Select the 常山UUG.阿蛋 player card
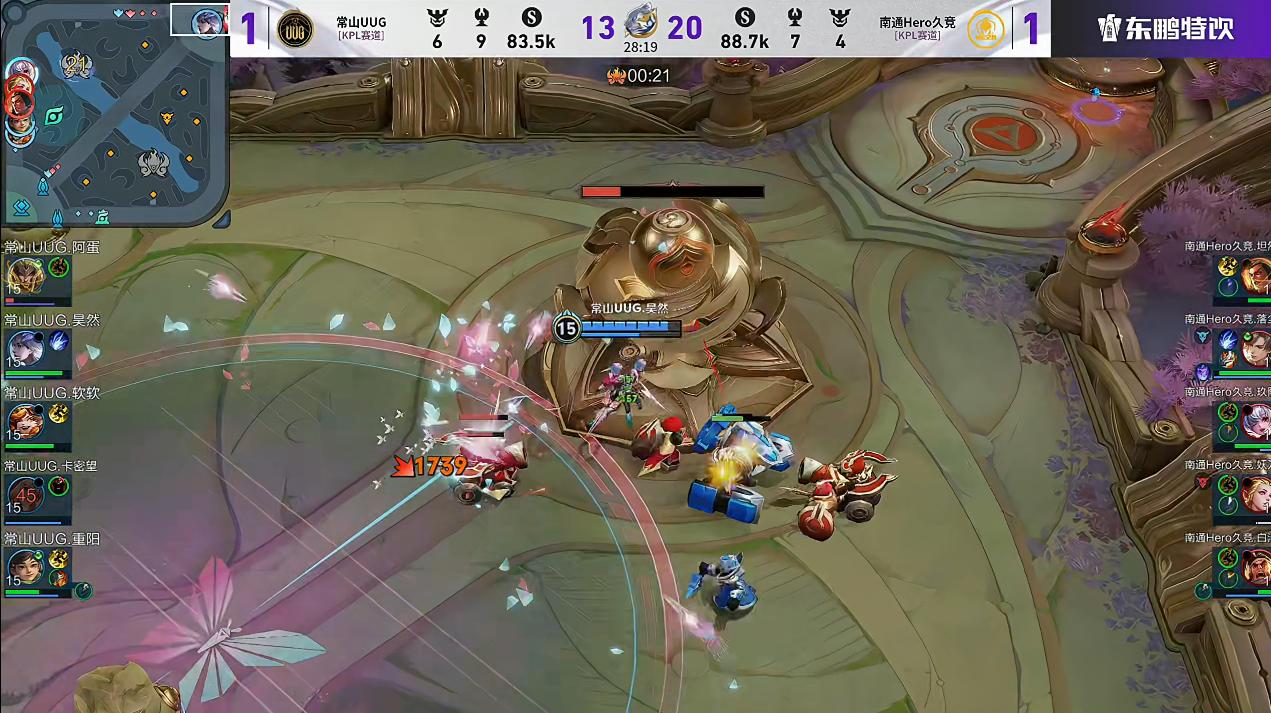1271x713 pixels. click(x=38, y=274)
